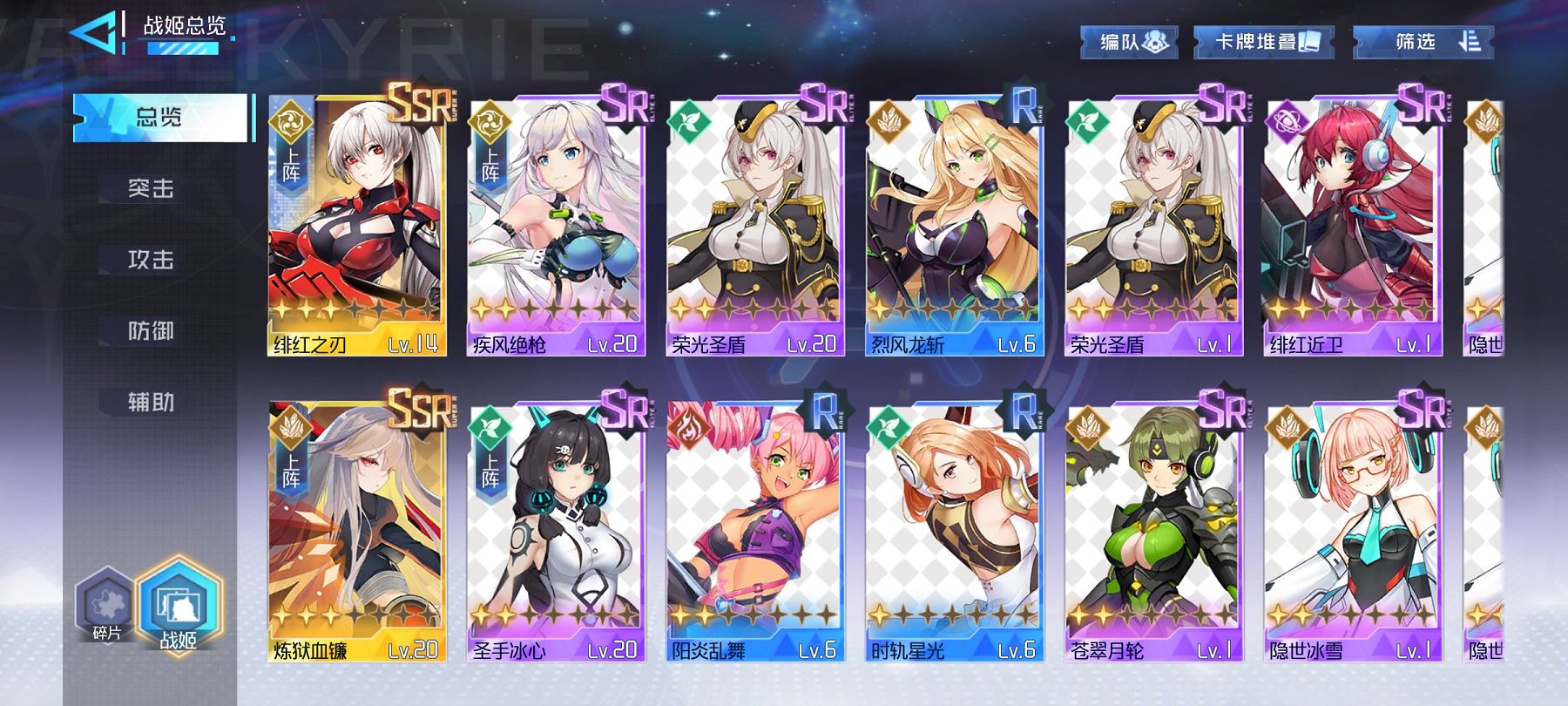Select the 辅助 support category
This screenshot has height=706, width=1568.
152,402
